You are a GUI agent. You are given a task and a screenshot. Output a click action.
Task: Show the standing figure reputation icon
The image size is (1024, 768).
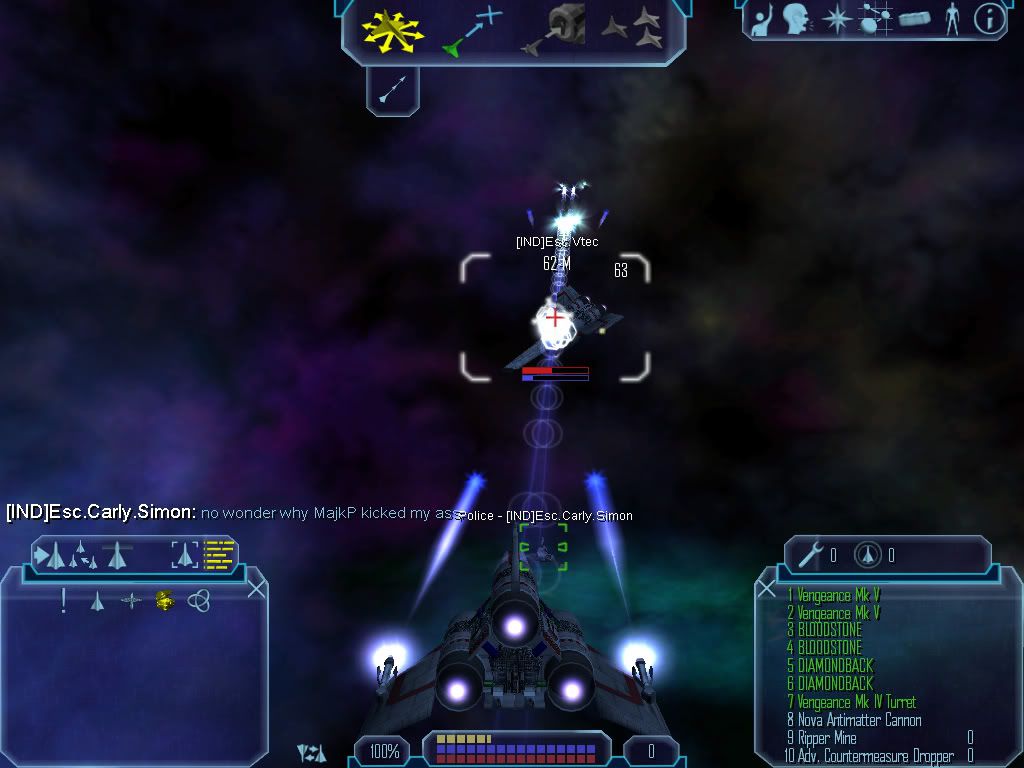pos(953,18)
